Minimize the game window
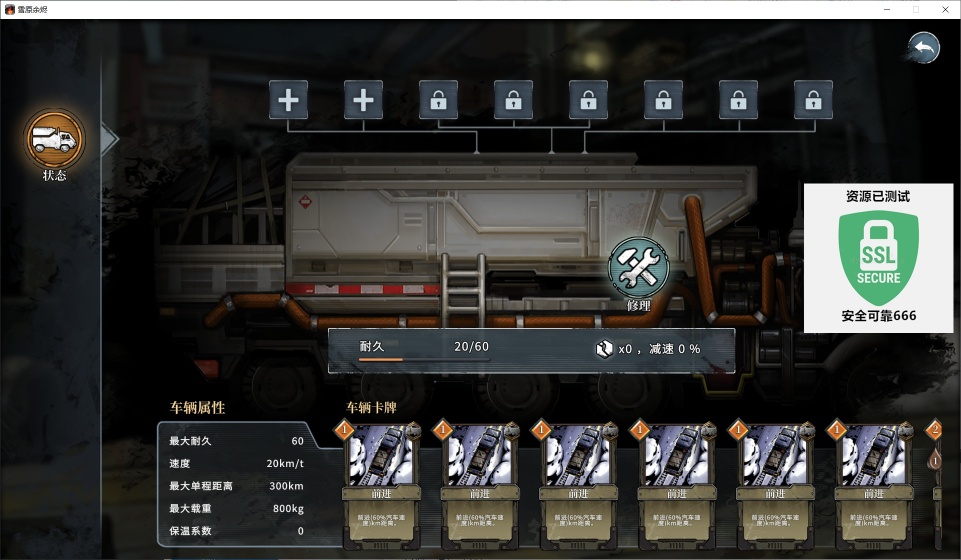 887,9
